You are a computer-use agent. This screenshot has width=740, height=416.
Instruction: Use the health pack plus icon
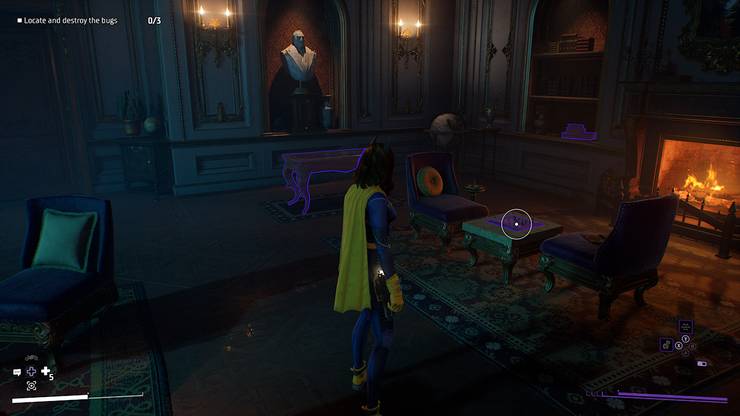45,371
